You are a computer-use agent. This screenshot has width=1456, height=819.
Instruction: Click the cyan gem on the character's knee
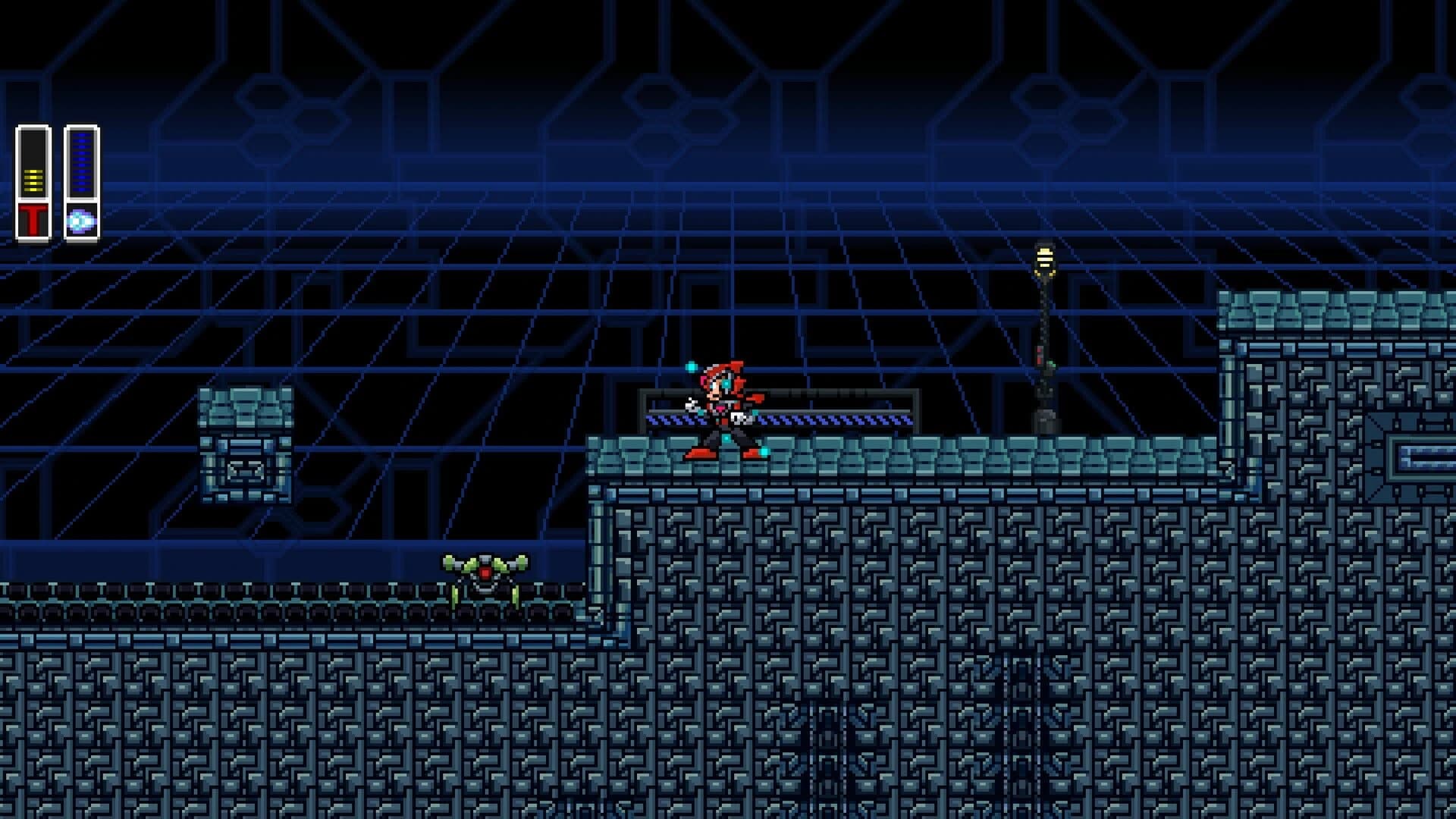pos(726,438)
